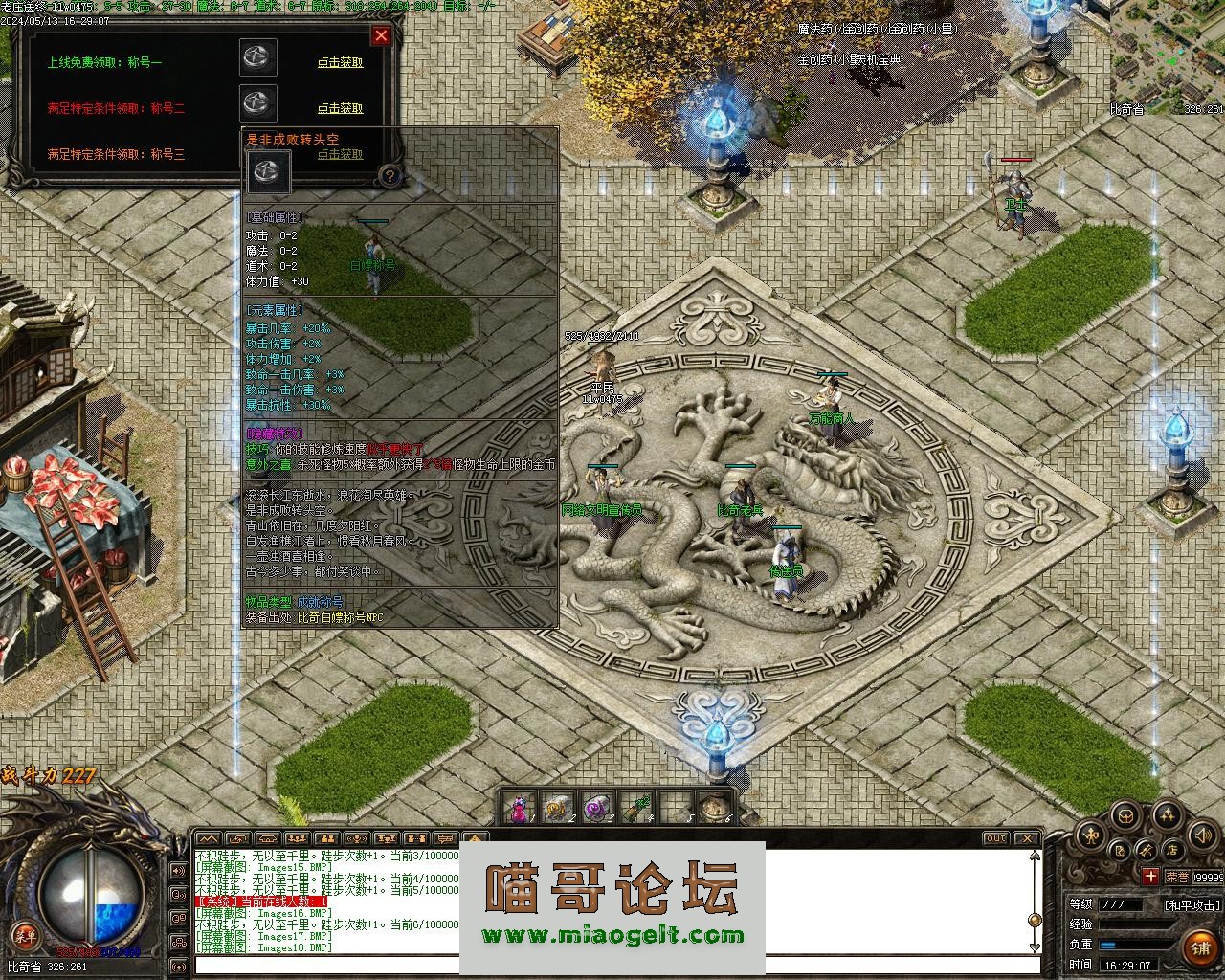Viewport: 1225px width, 980px height.
Task: Open the 店 shop round button
Action: [1171, 849]
